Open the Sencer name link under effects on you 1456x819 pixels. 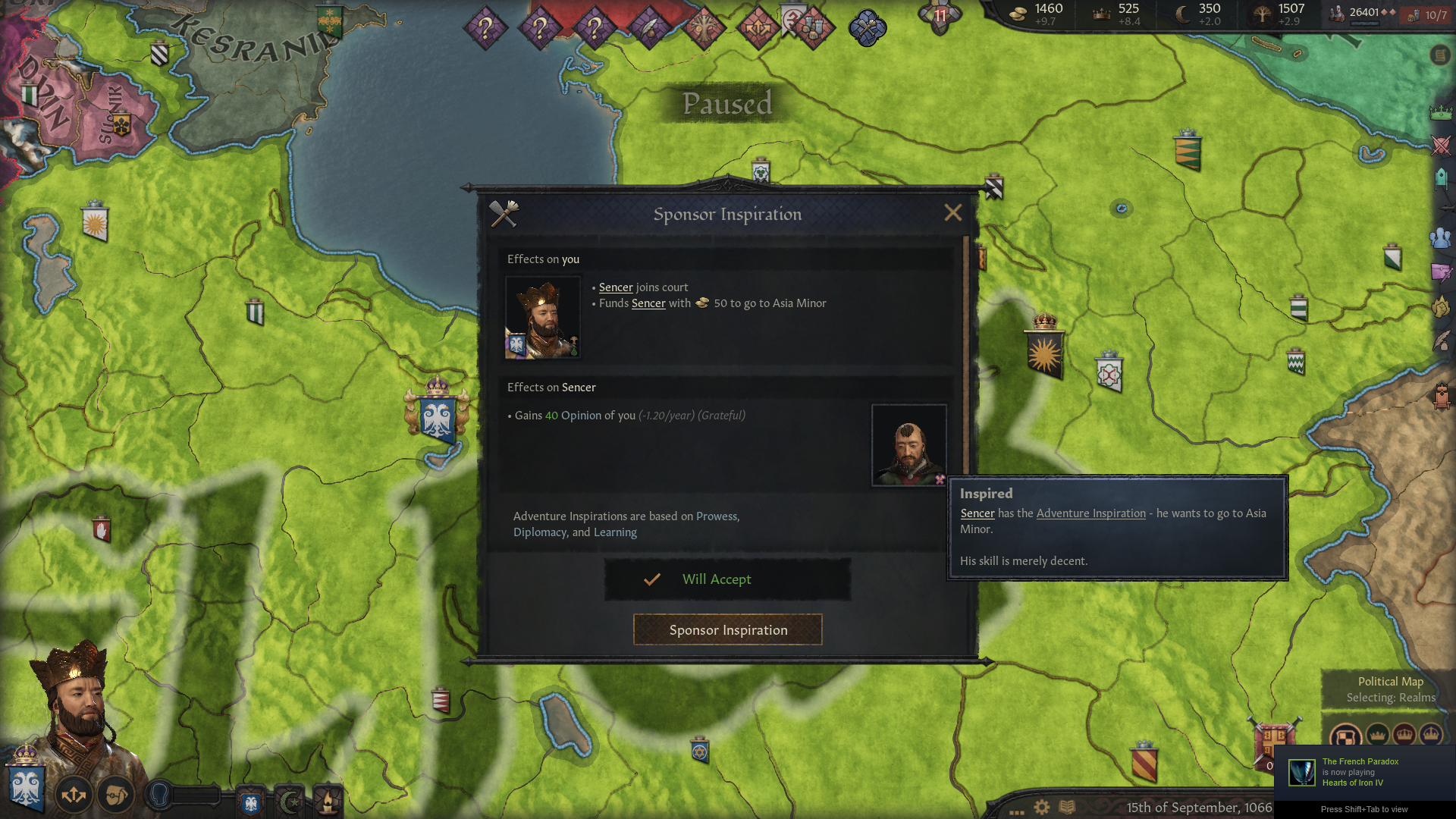click(x=615, y=287)
